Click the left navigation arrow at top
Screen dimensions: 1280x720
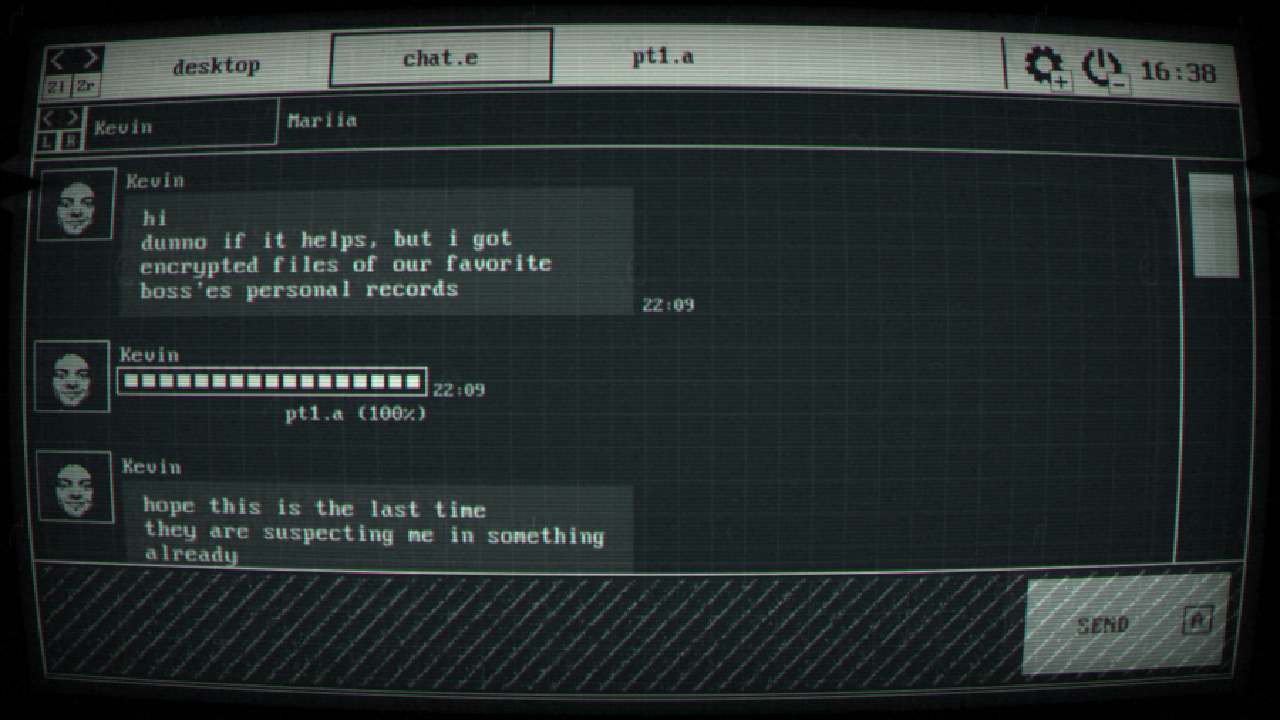coord(58,57)
